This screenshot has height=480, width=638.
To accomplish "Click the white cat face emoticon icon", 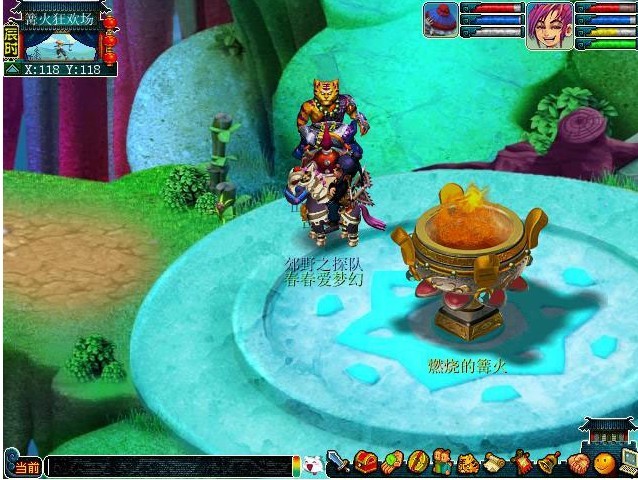I will (313, 465).
